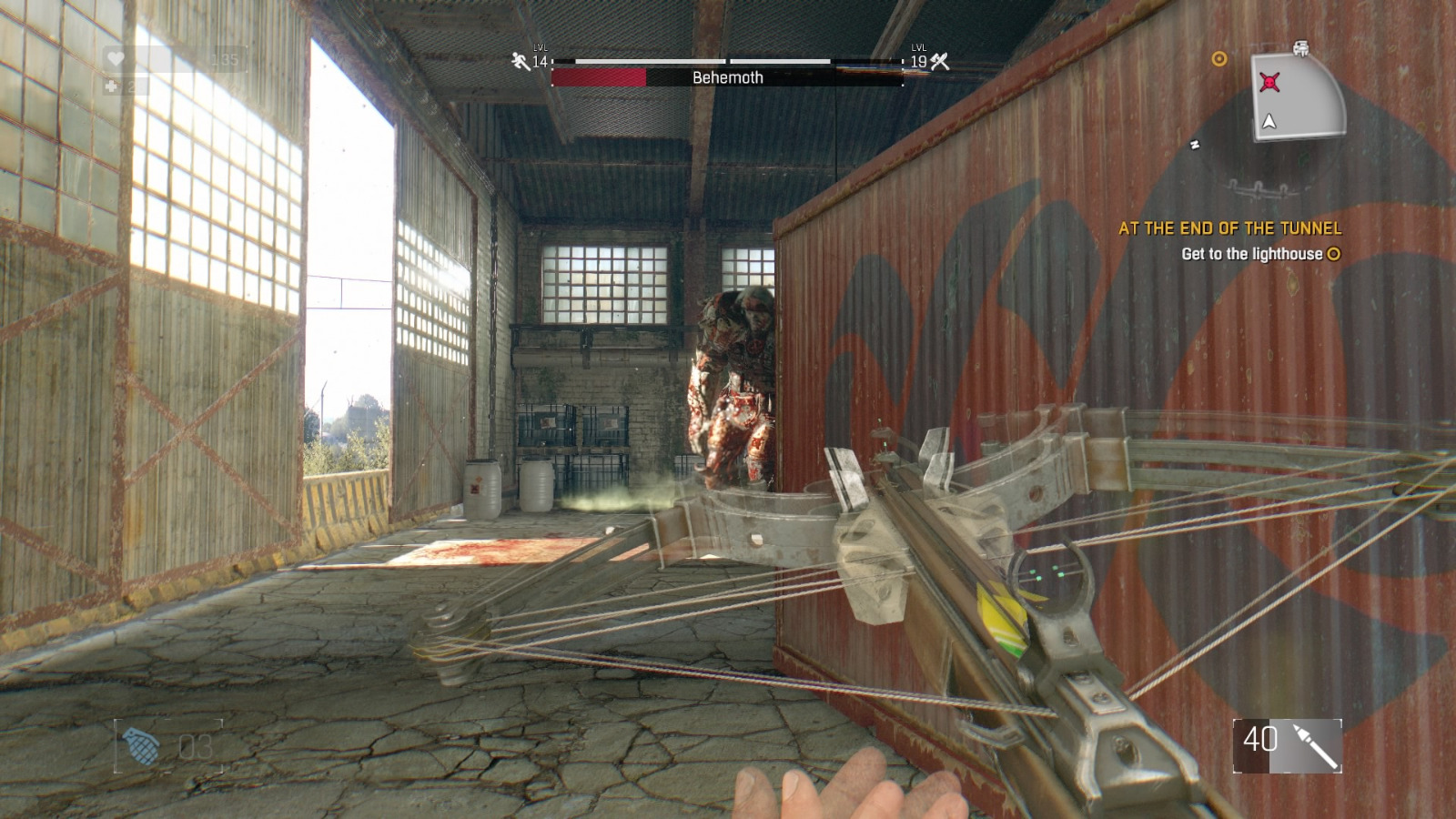Click the LVL 14 number display
Screen dimensions: 1456x819
pyautogui.click(x=541, y=63)
